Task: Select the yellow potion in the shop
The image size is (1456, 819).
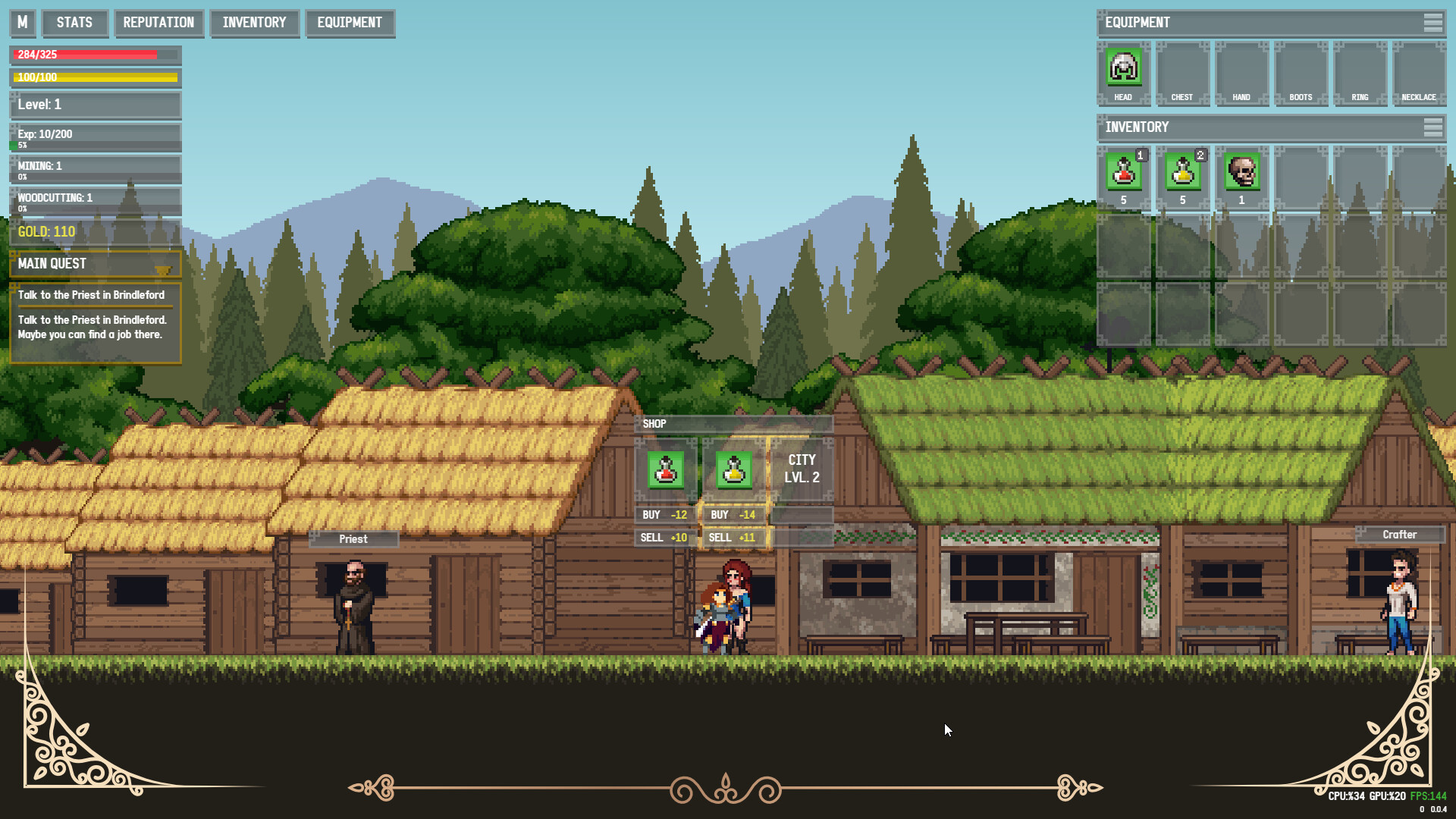Action: [733, 469]
